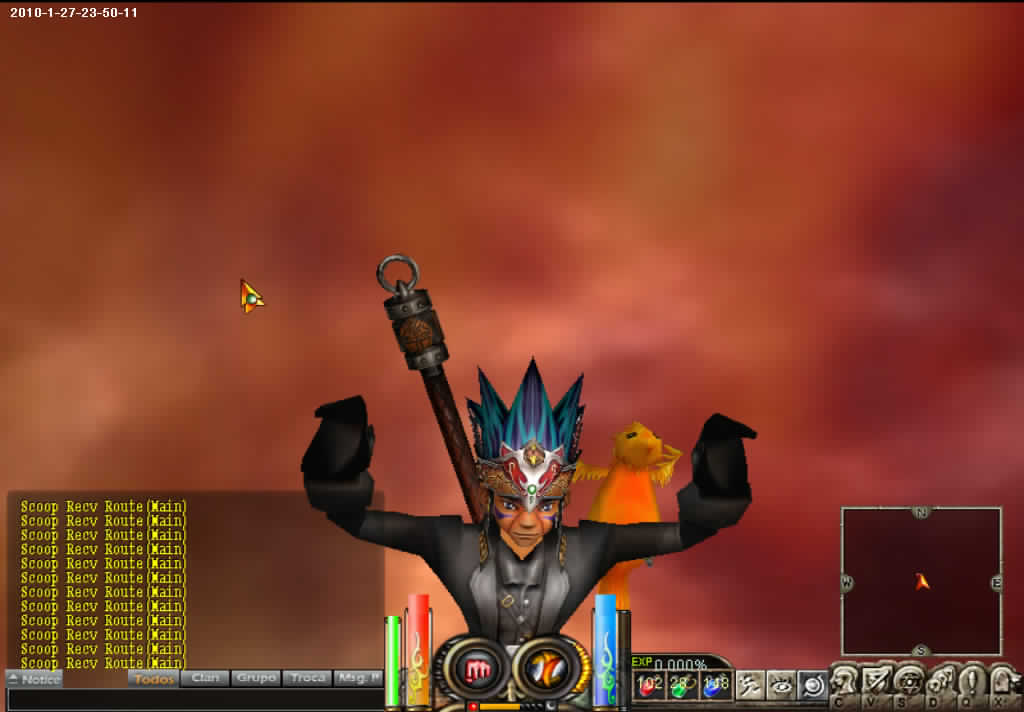Open the character head menu (C)

[844, 684]
